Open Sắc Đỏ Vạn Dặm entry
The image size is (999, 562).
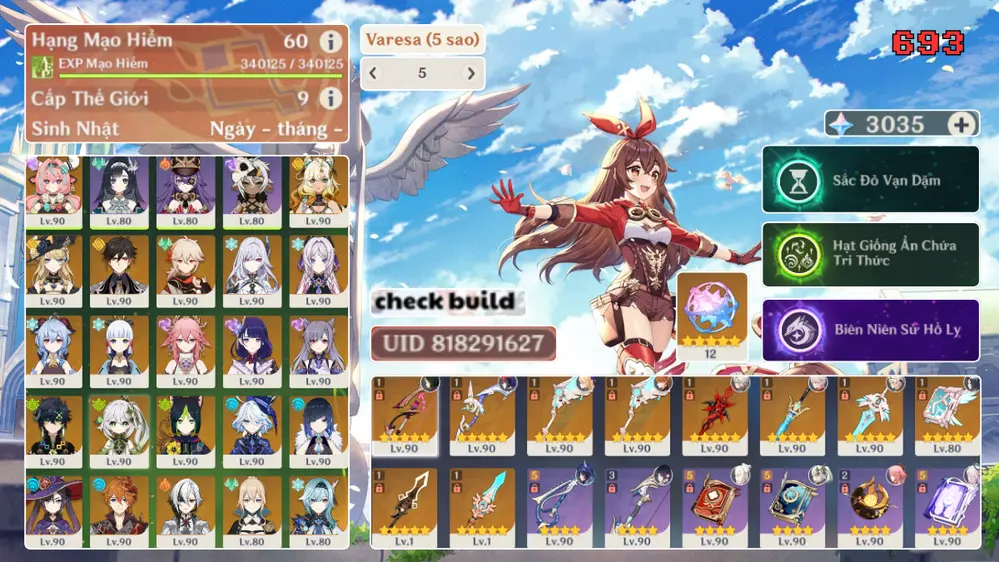point(870,180)
